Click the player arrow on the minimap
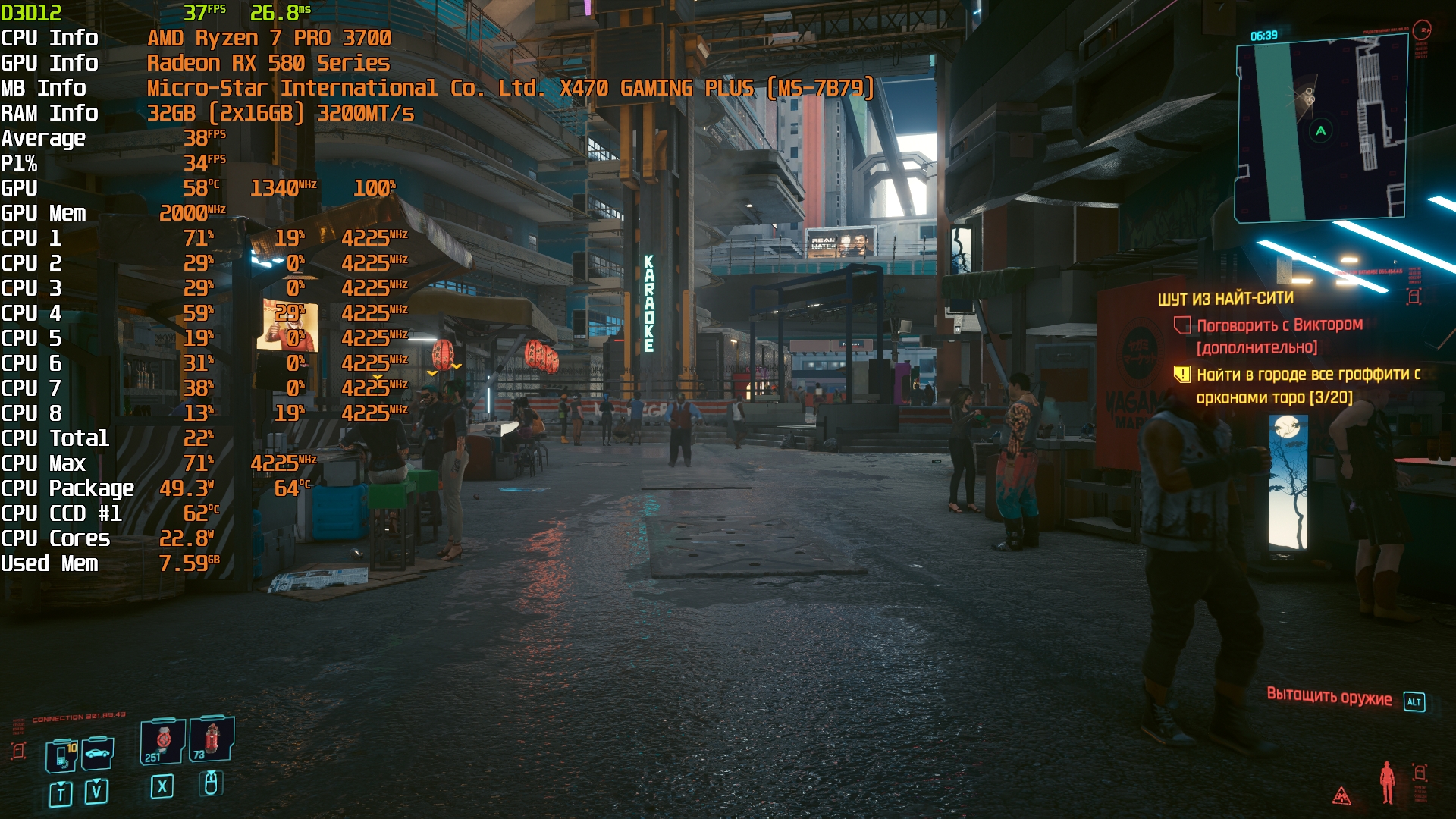This screenshot has height=819, width=1456. [x=1321, y=130]
